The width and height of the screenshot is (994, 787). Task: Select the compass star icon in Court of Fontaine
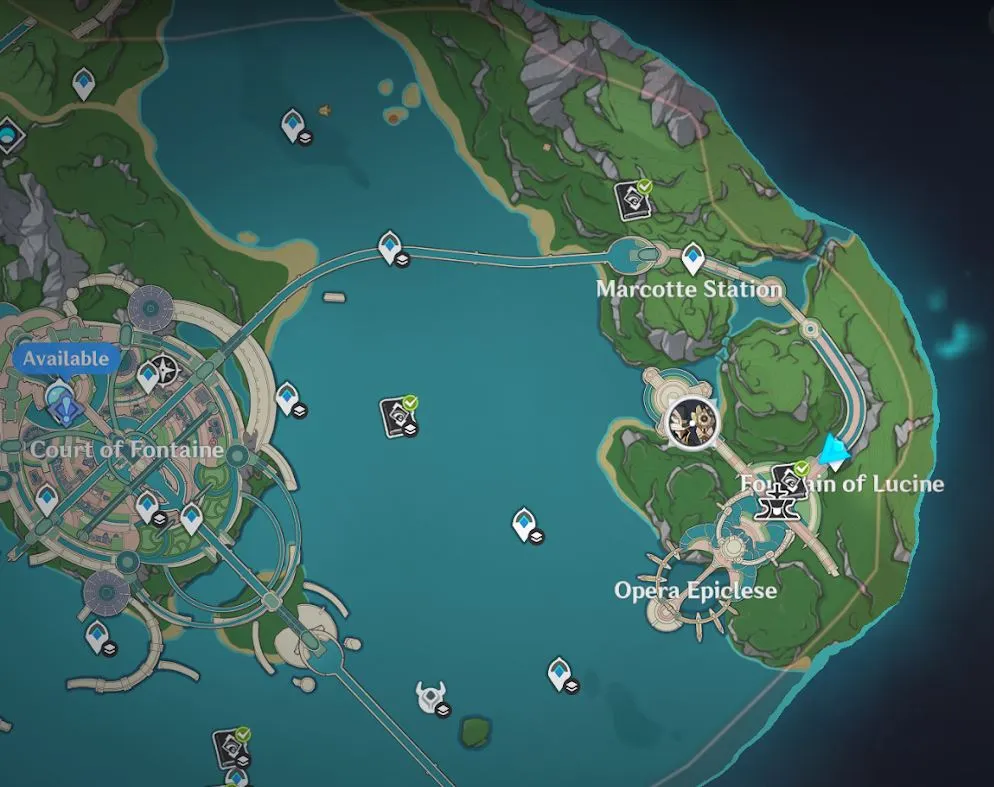pos(168,371)
